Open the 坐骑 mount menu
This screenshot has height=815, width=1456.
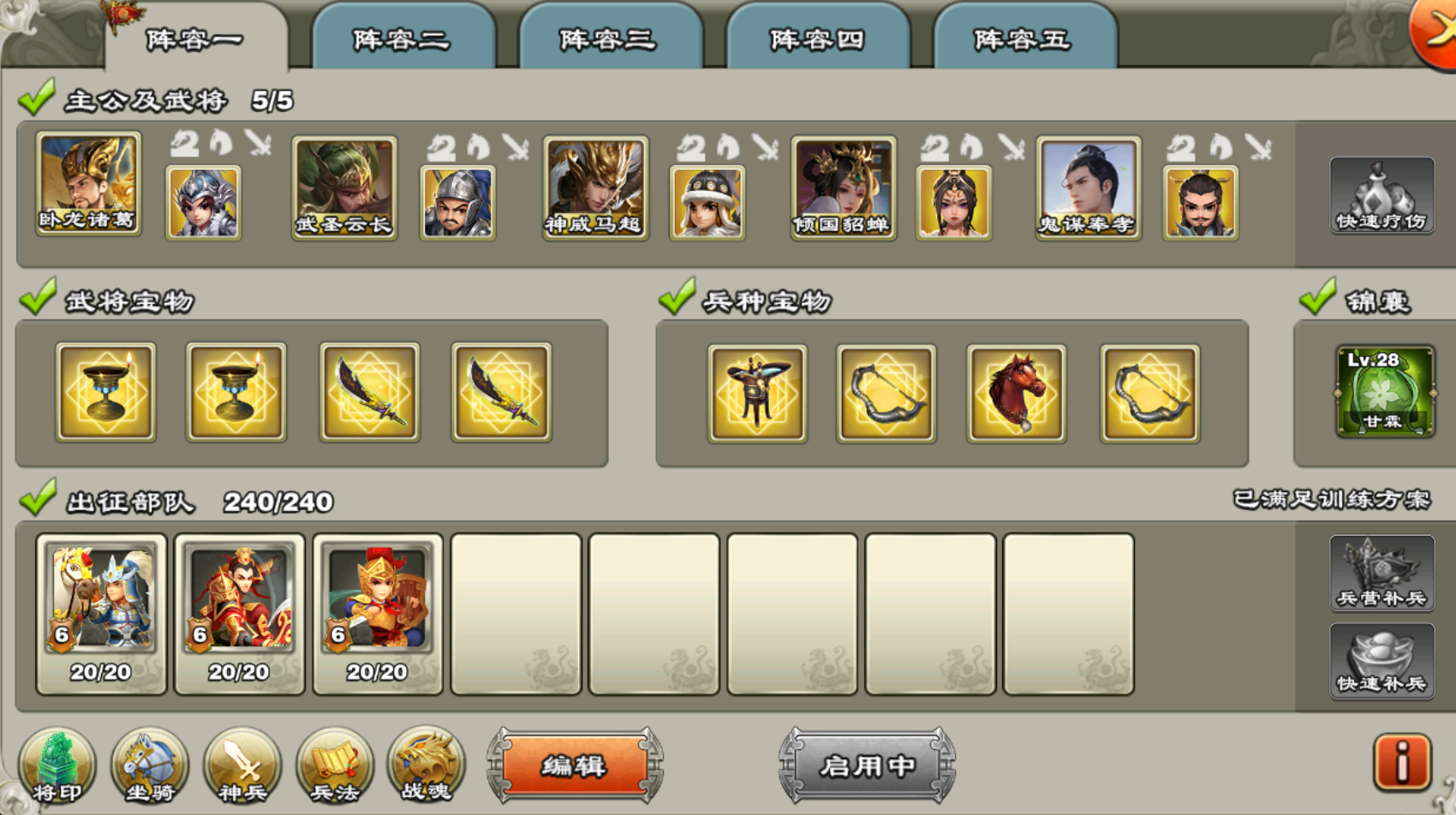[150, 764]
